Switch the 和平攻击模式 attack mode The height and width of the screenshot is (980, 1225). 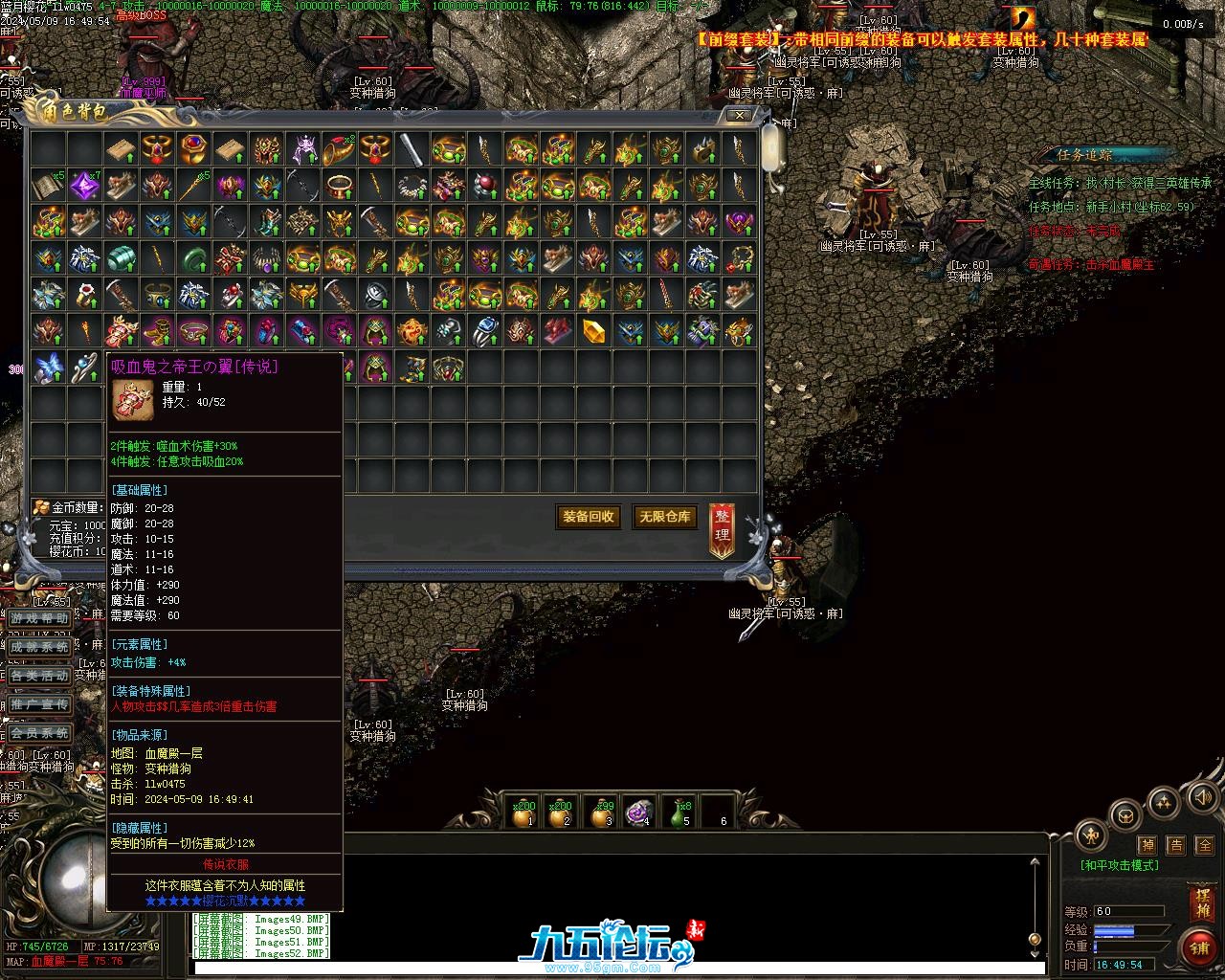coord(1120,865)
